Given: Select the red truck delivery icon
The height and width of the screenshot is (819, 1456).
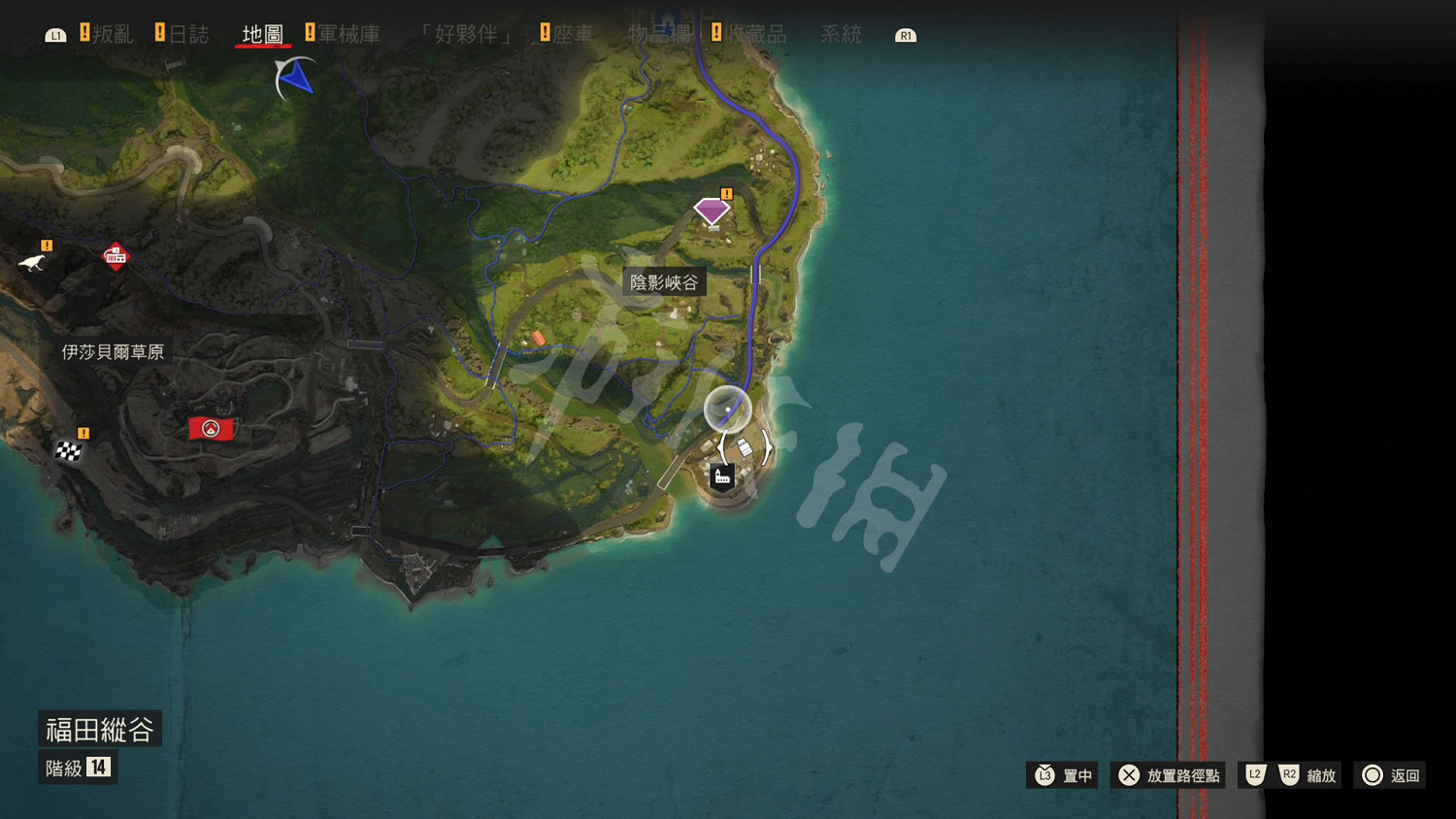Looking at the screenshot, I should [116, 256].
